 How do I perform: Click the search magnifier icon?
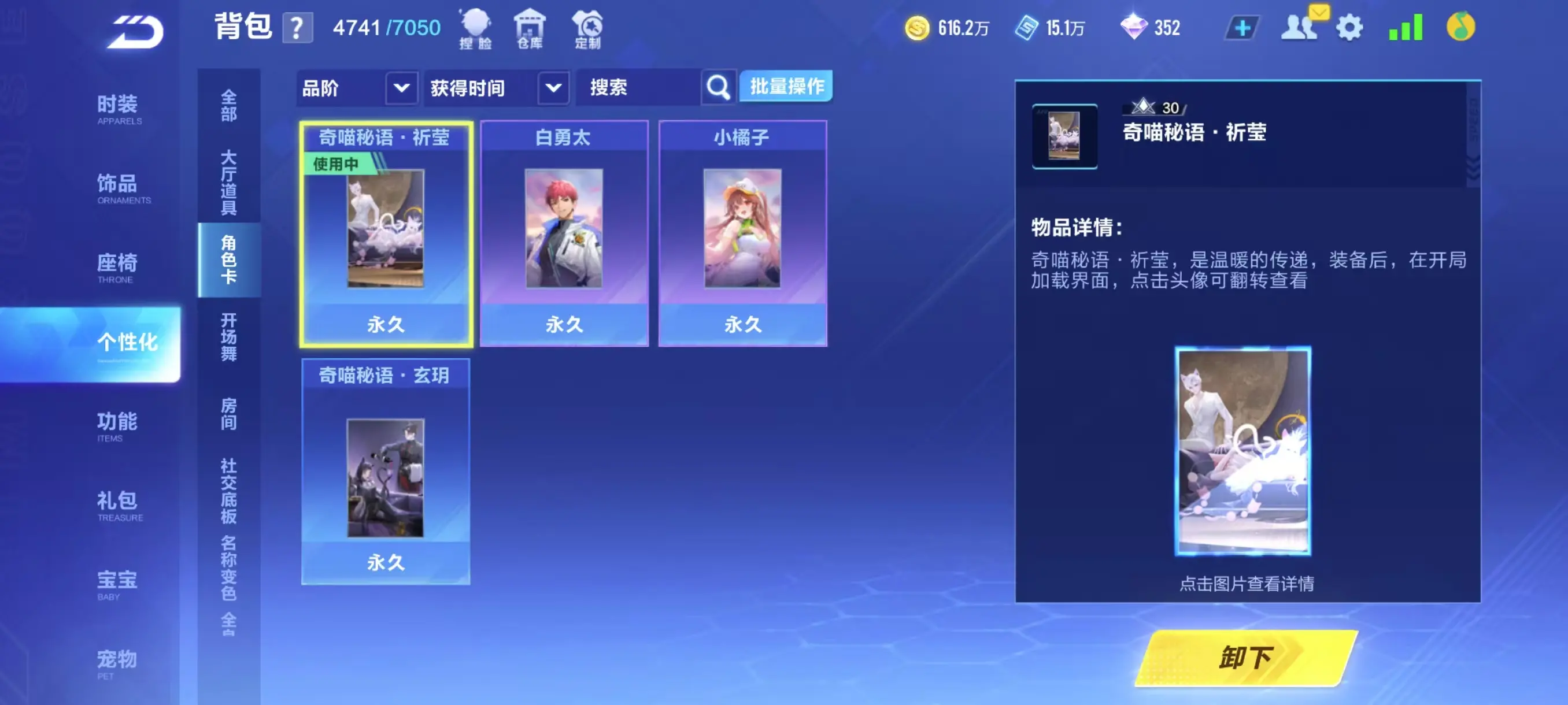pos(718,87)
